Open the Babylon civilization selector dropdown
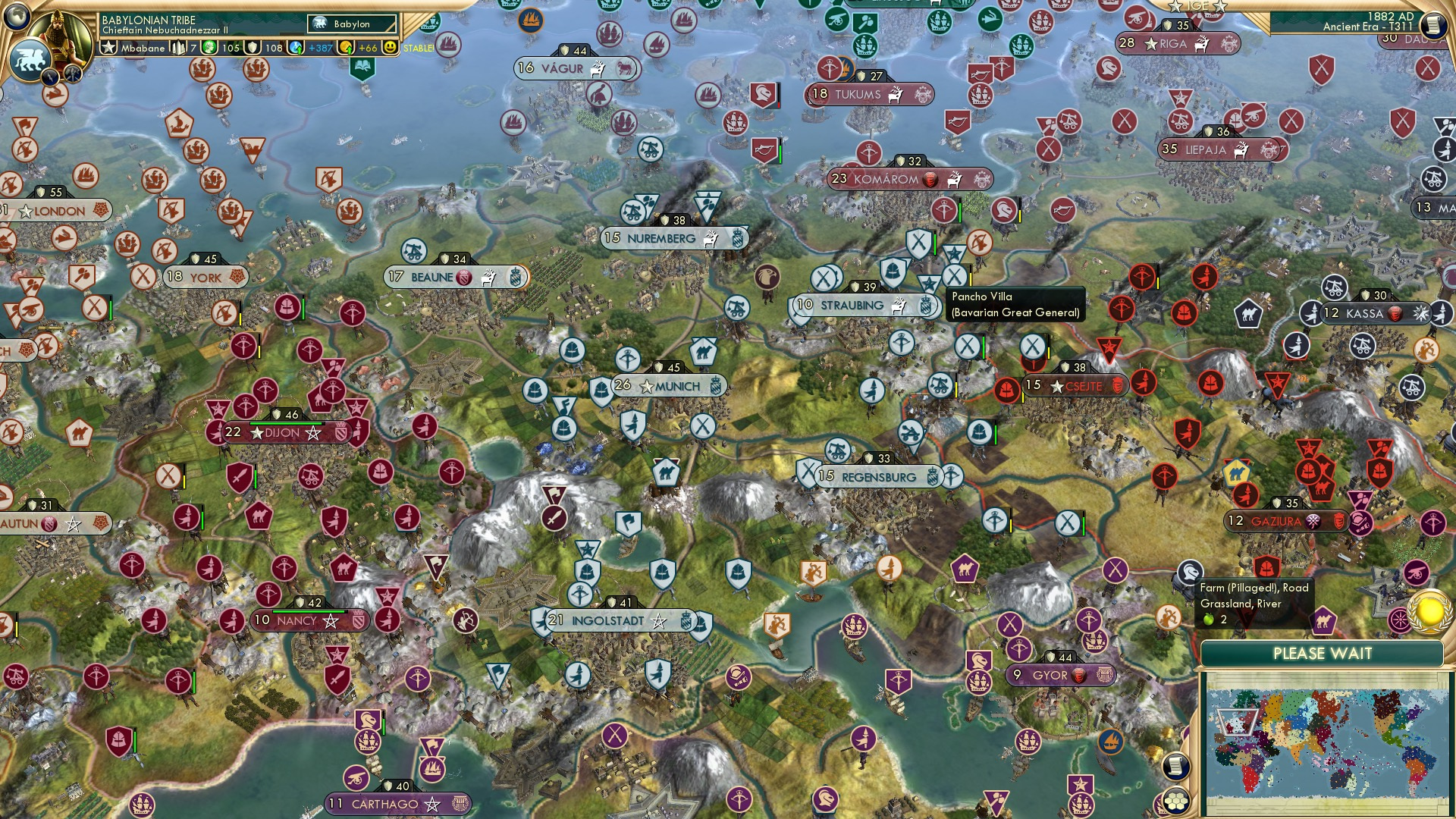Image resolution: width=1456 pixels, height=819 pixels. (351, 24)
